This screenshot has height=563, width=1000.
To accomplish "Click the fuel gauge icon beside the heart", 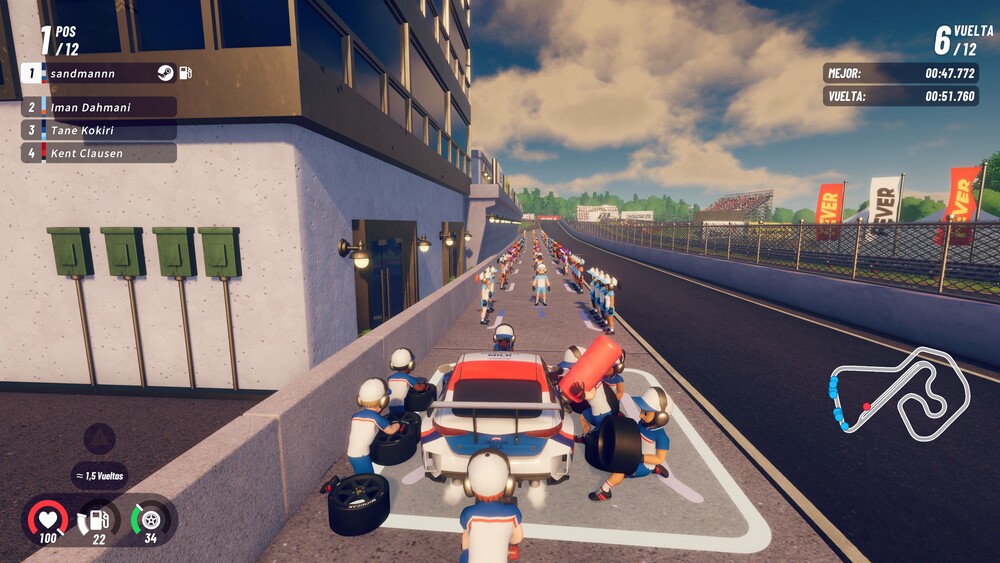I will [x=98, y=518].
